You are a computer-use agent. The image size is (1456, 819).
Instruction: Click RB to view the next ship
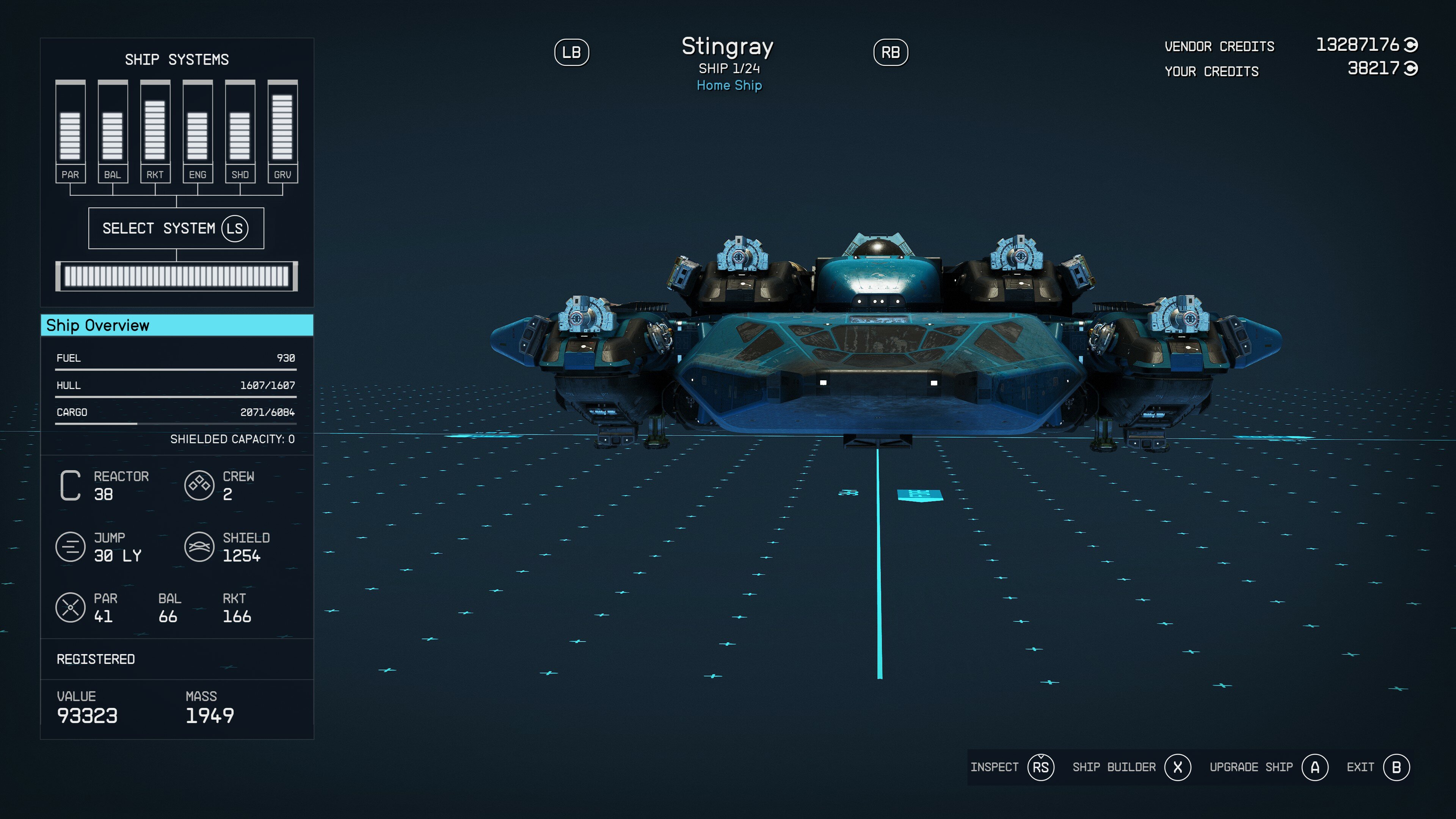coord(891,52)
